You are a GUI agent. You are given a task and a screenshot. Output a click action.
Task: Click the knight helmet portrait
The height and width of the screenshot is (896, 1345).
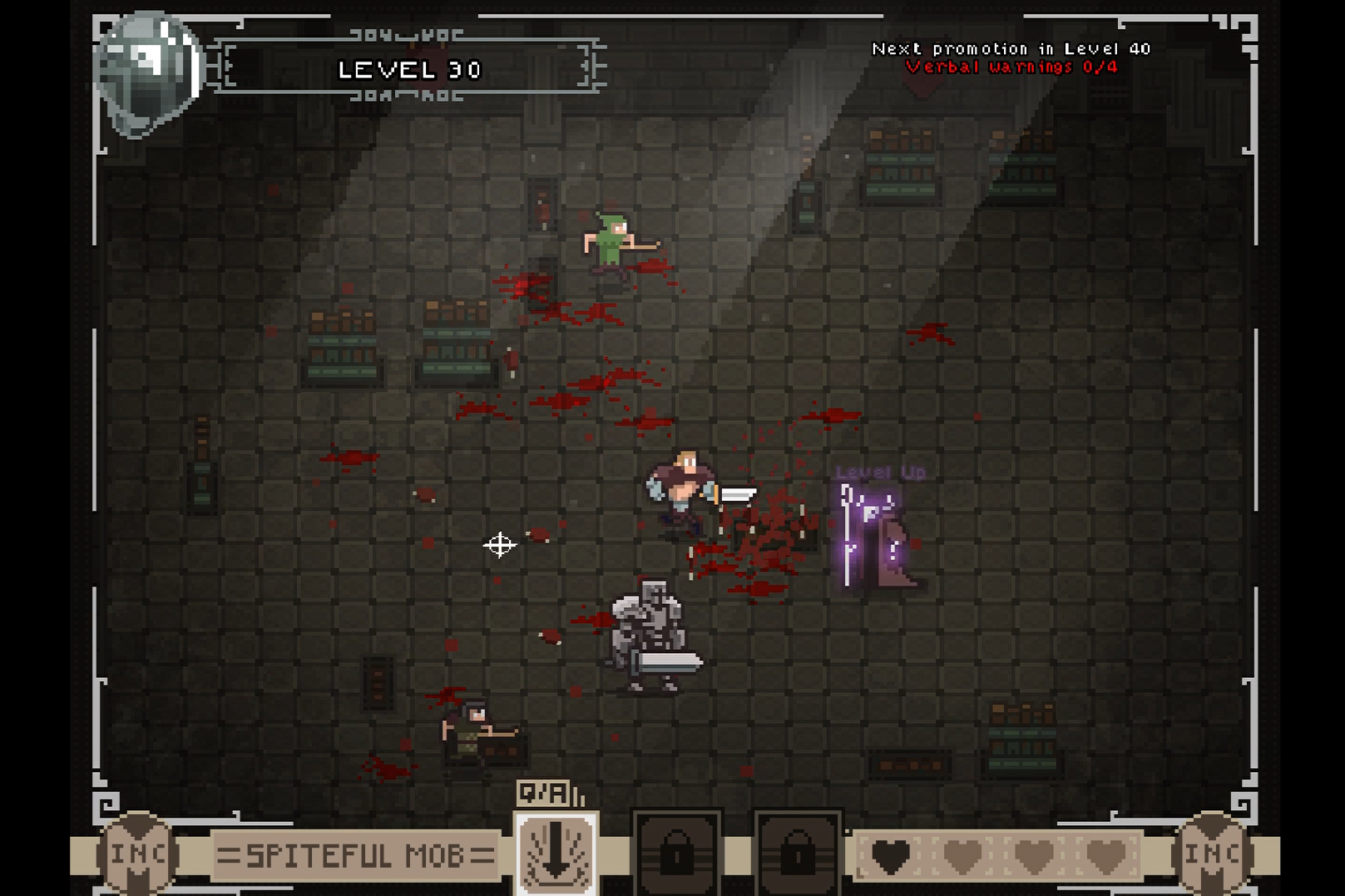coord(149,72)
